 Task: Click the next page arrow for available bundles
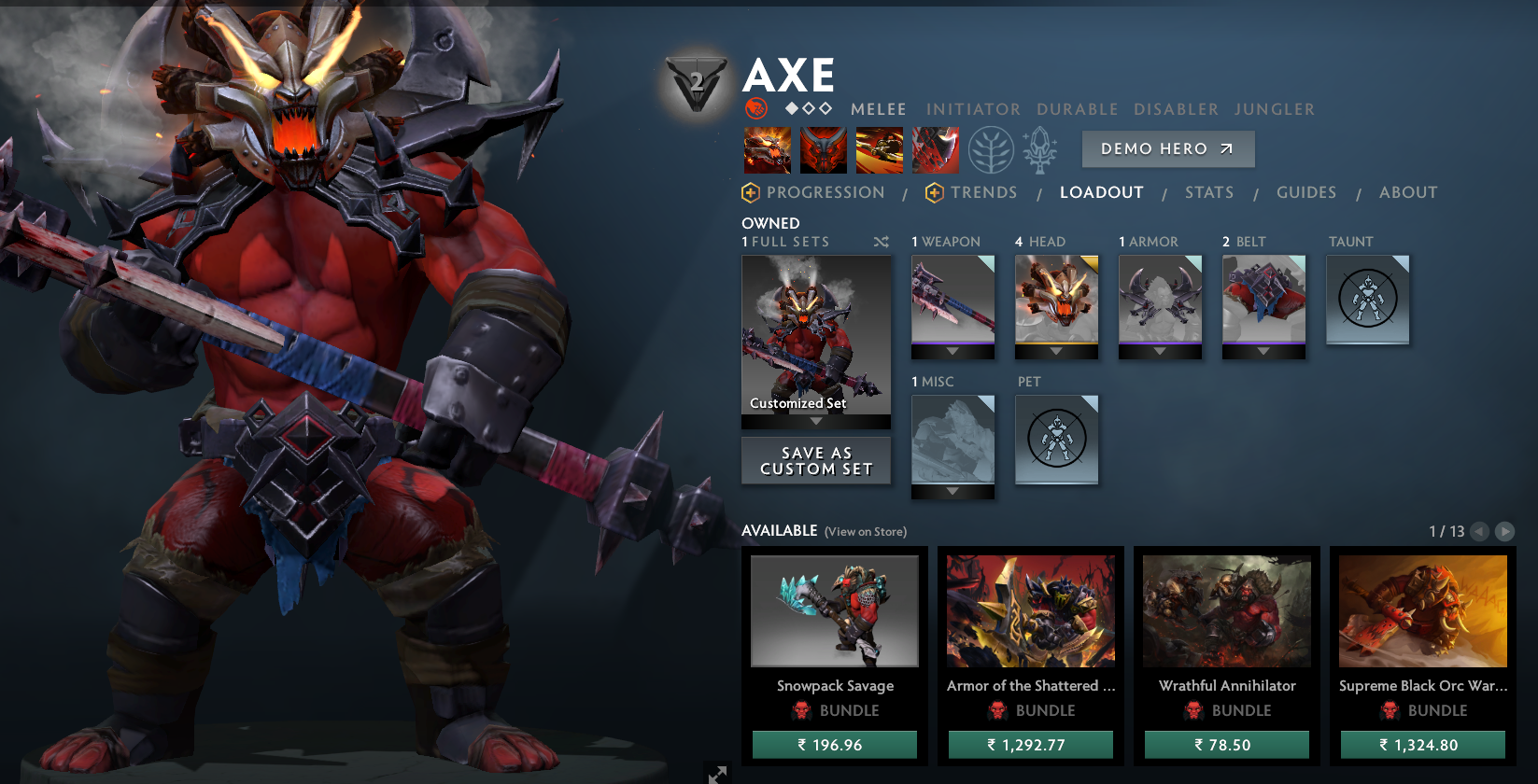pyautogui.click(x=1505, y=532)
